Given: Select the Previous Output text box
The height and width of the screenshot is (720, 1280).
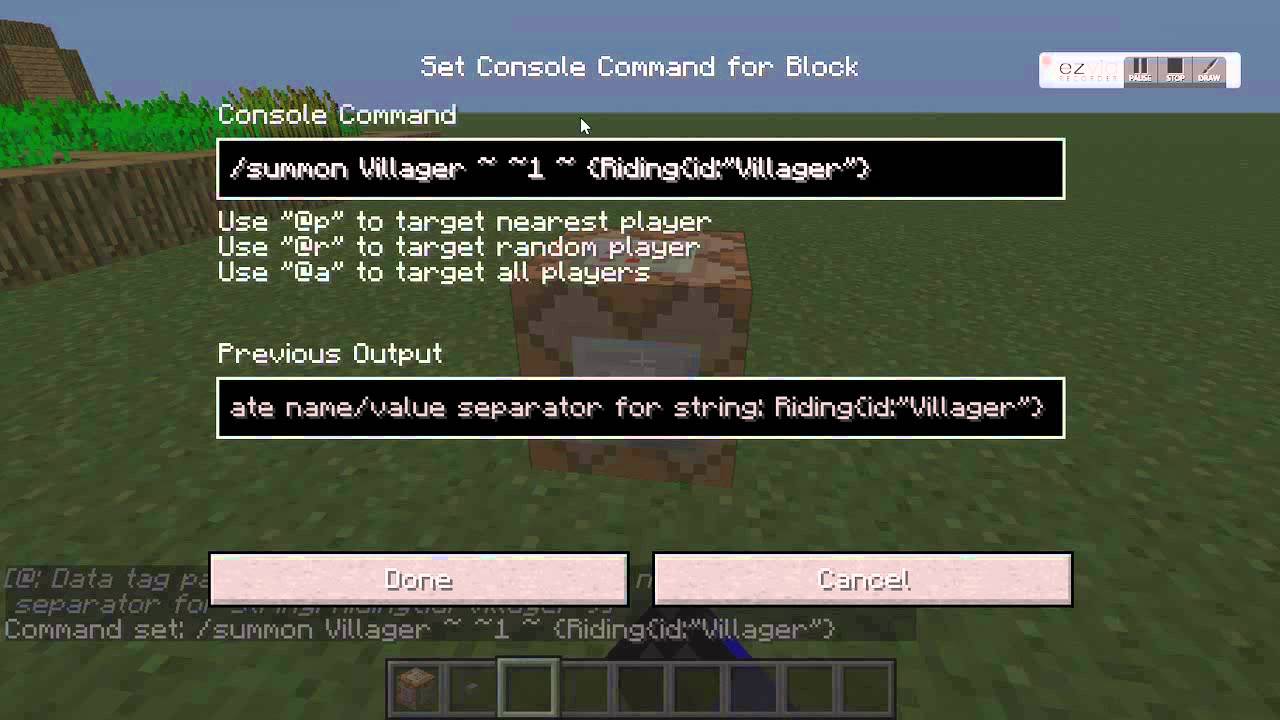Looking at the screenshot, I should tap(640, 408).
